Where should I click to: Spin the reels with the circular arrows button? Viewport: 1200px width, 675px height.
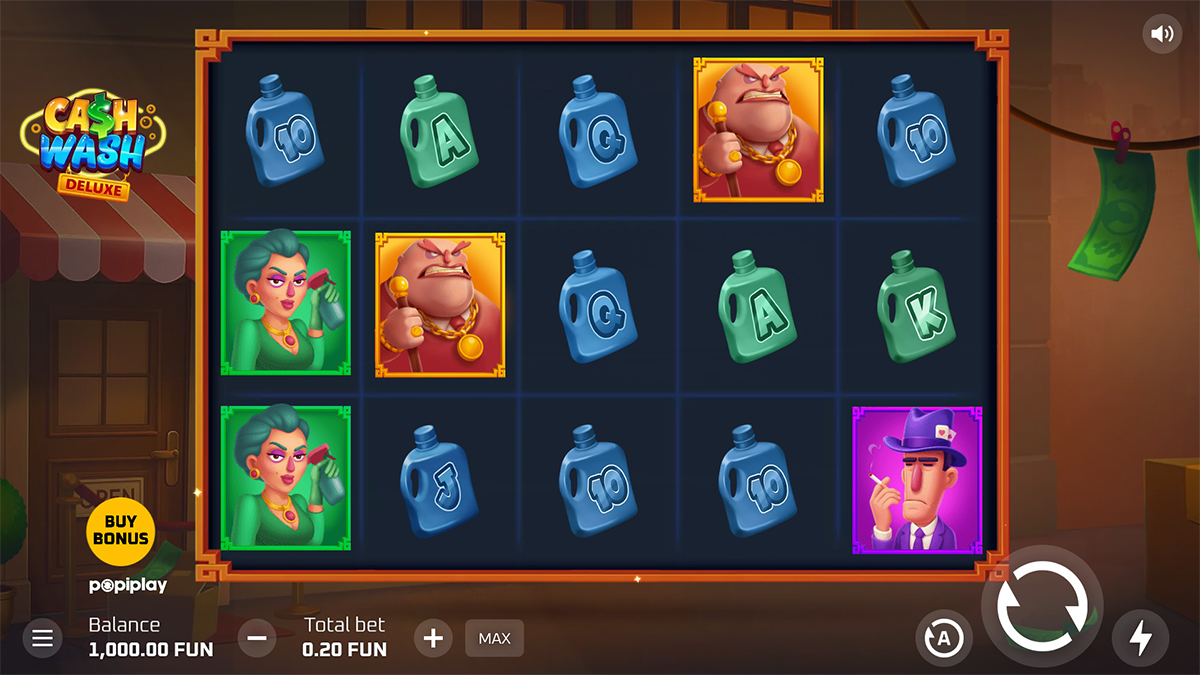(x=1041, y=606)
